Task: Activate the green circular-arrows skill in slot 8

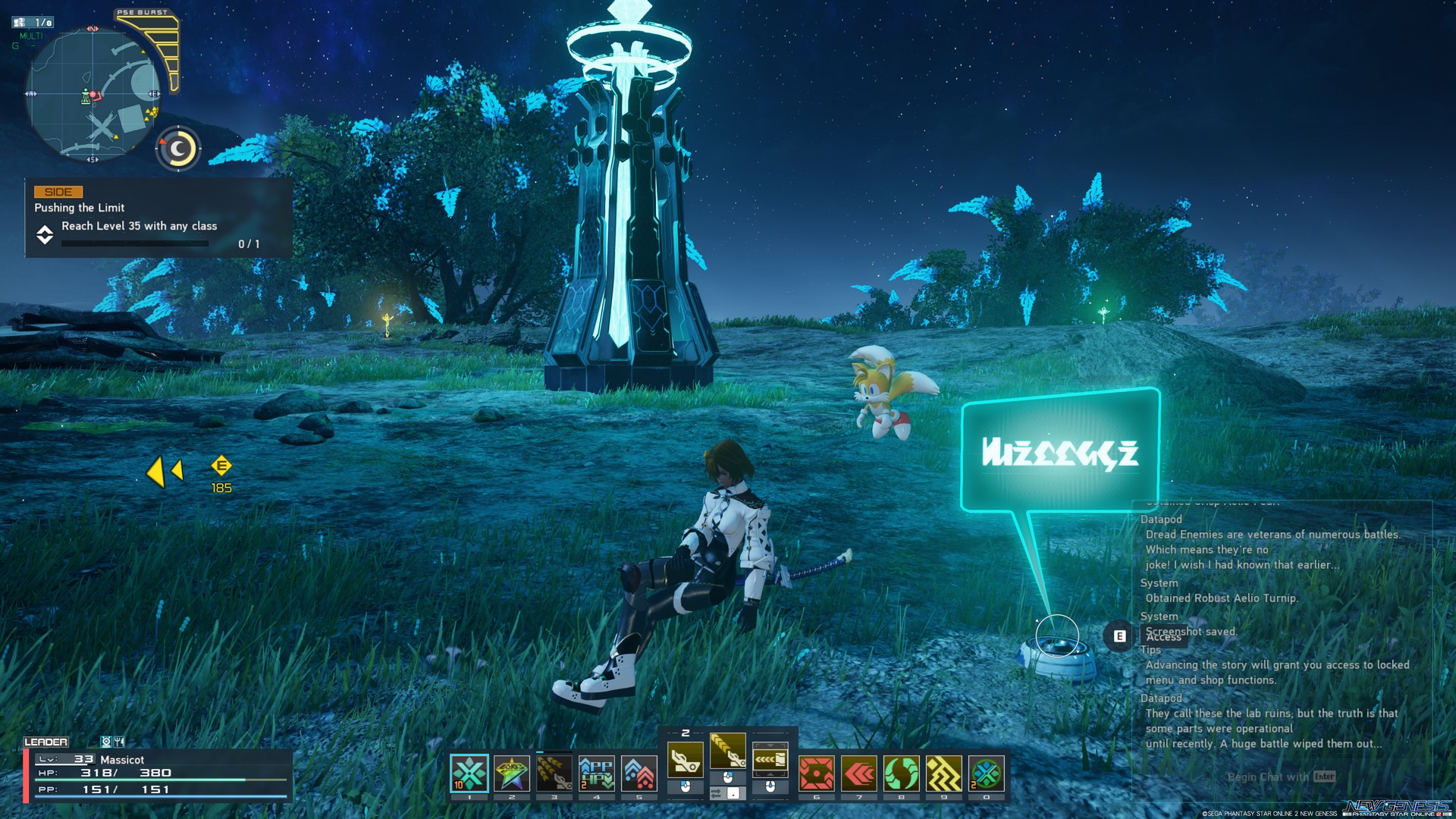Action: point(901,772)
